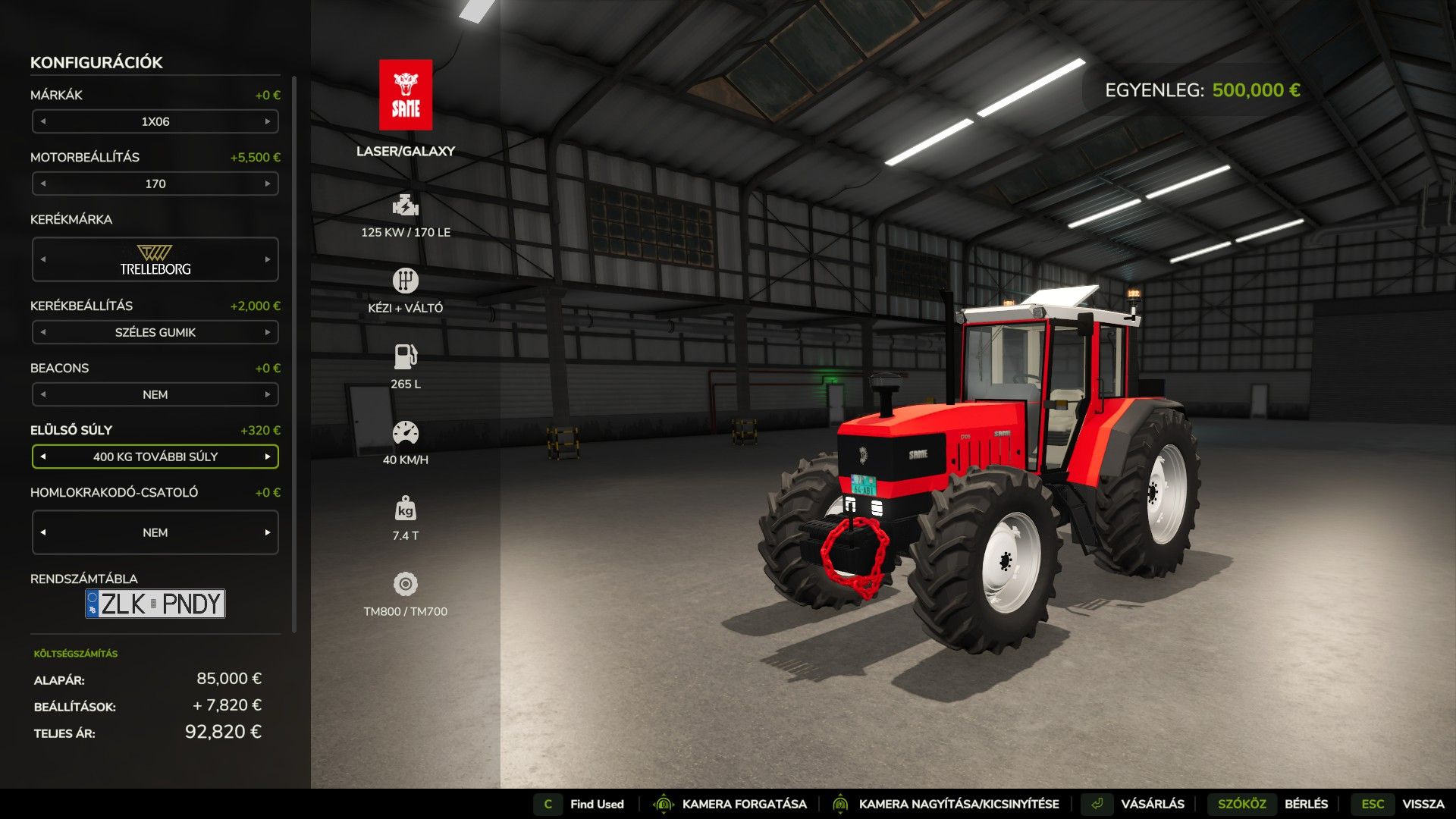The width and height of the screenshot is (1456, 819).
Task: Advance MOTORBEÁLLÍTÁS past the 170 setting
Action: pyautogui.click(x=268, y=183)
